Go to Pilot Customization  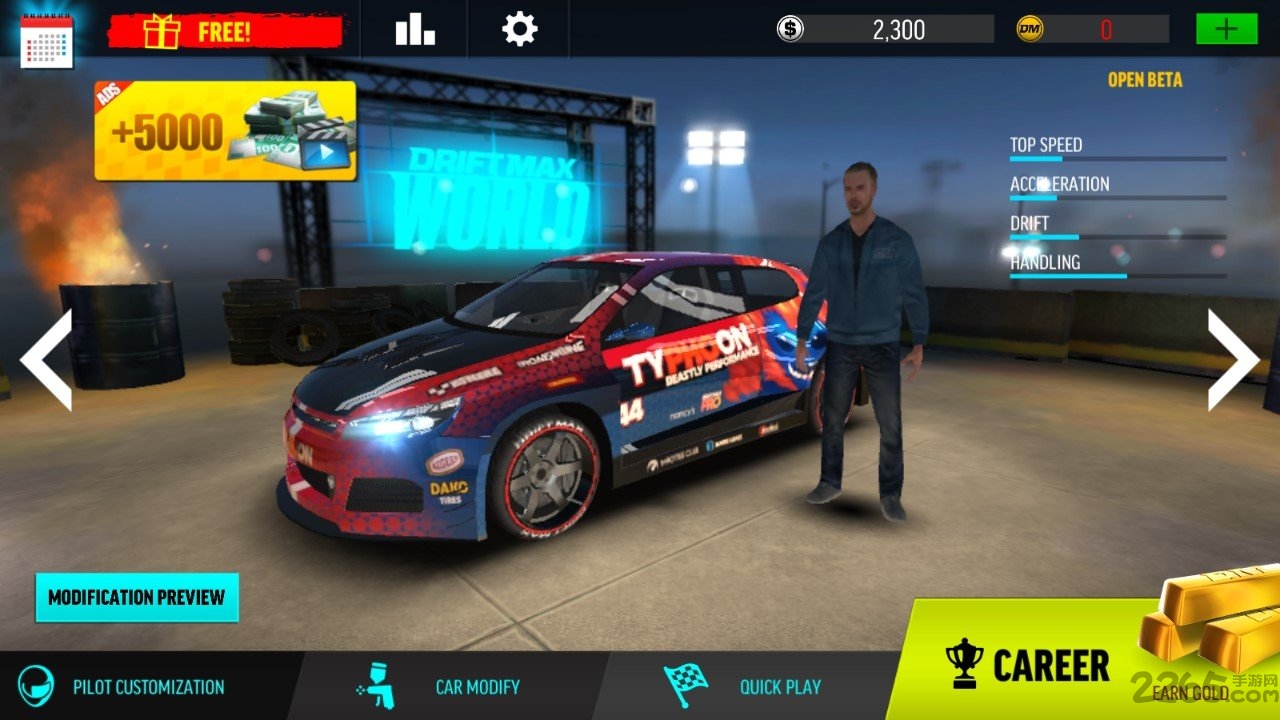coord(125,687)
